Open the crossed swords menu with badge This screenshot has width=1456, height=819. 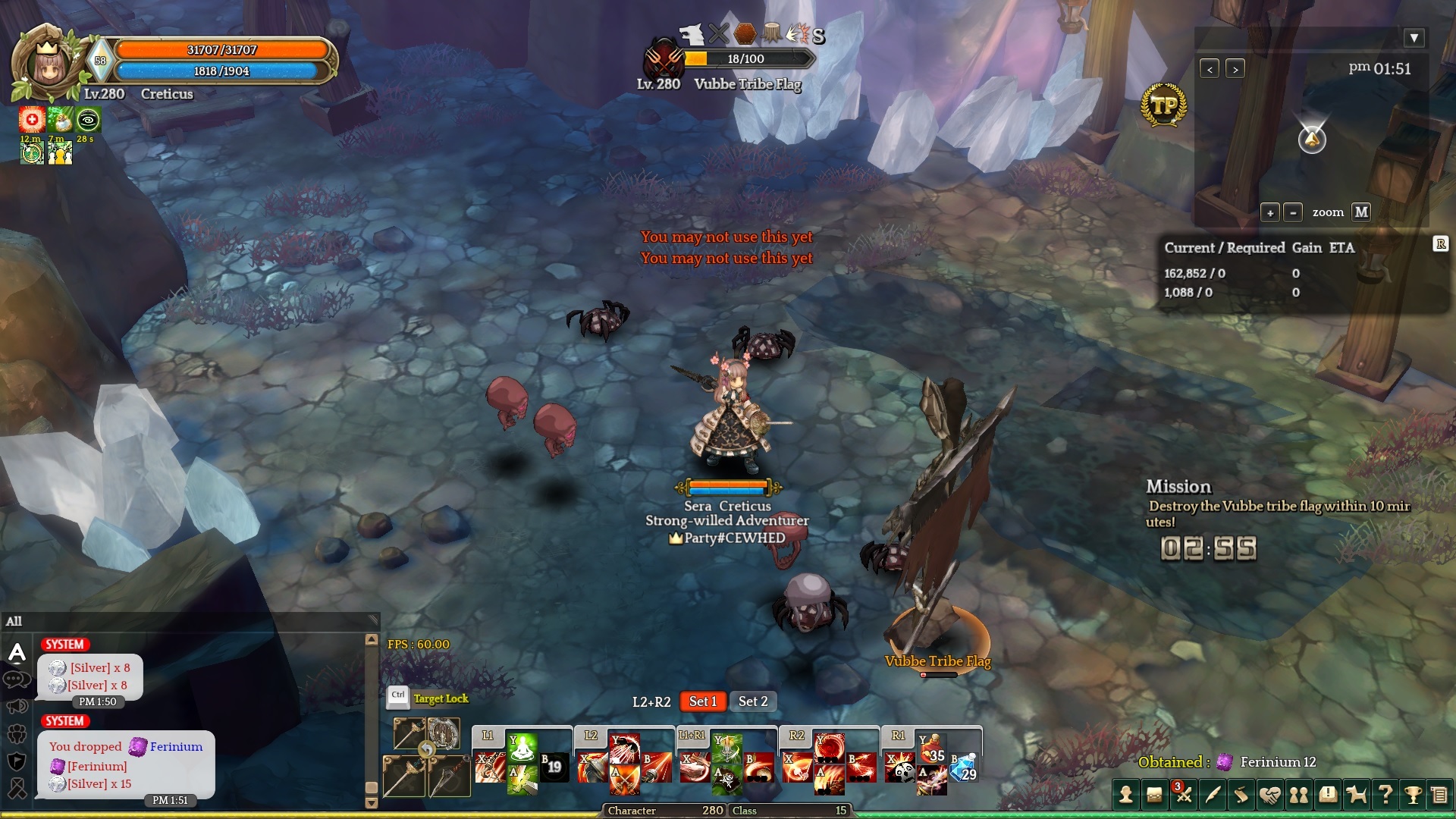point(1183,795)
